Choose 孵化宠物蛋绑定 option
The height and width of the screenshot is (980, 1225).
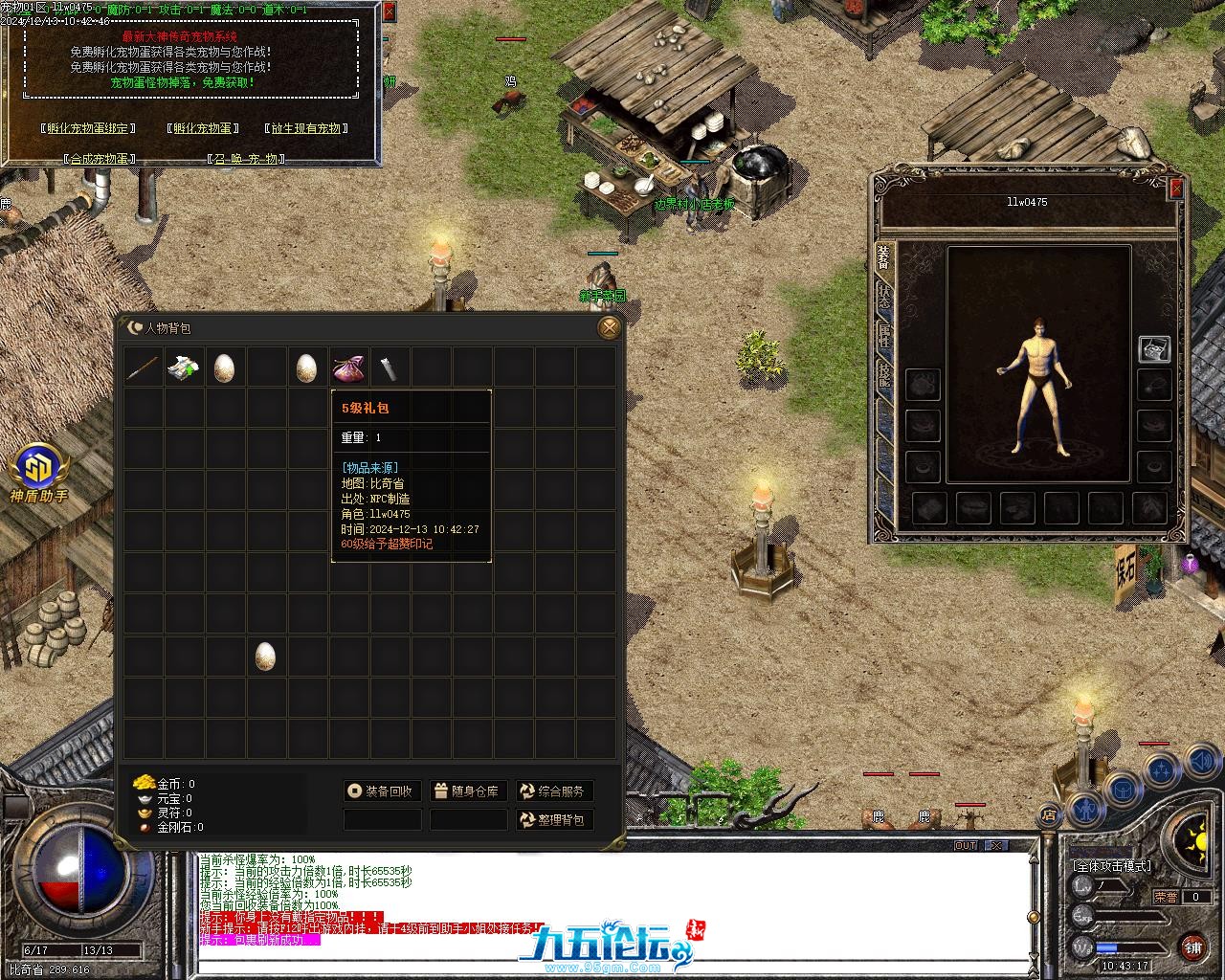tap(88, 128)
